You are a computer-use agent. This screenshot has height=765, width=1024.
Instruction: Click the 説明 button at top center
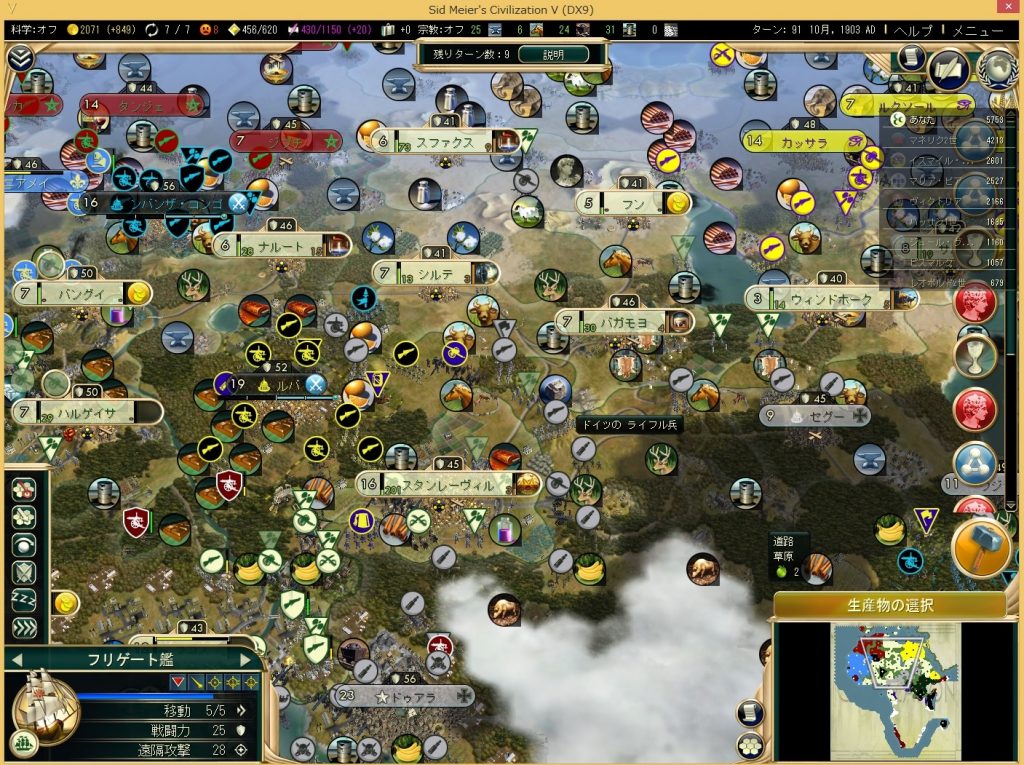click(x=554, y=54)
